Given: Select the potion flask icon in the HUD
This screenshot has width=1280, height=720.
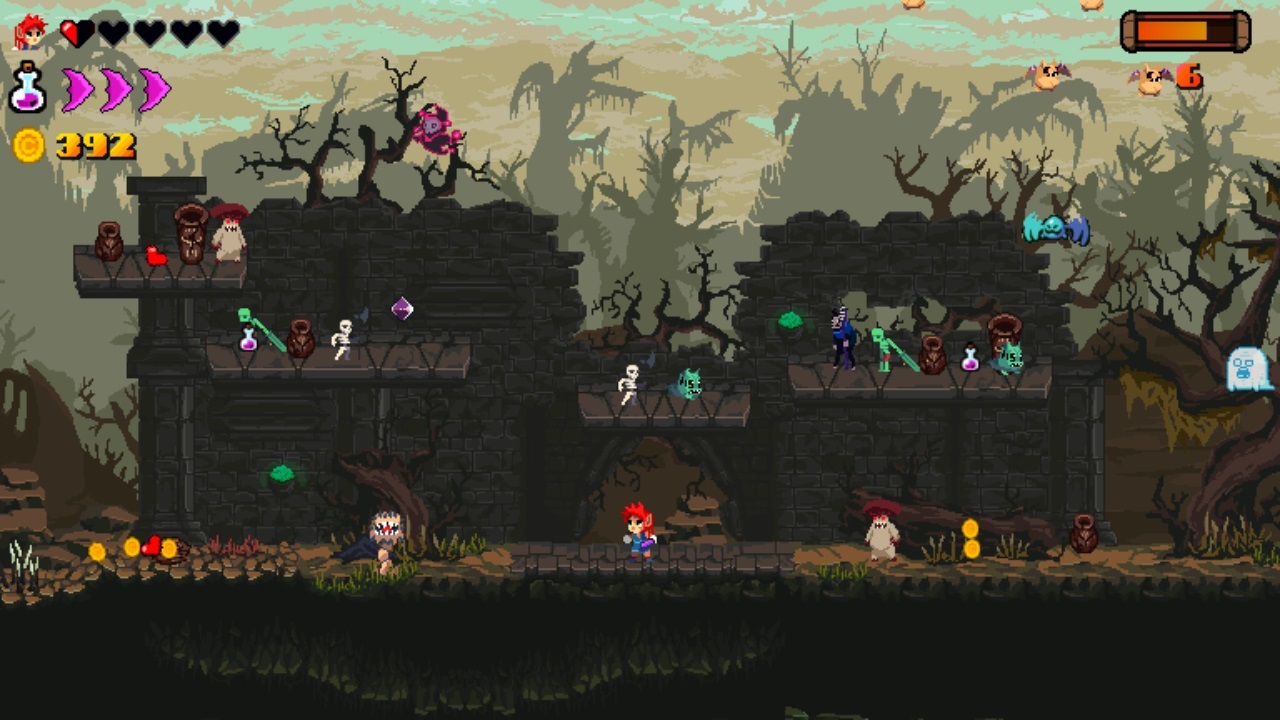Looking at the screenshot, I should (x=26, y=89).
